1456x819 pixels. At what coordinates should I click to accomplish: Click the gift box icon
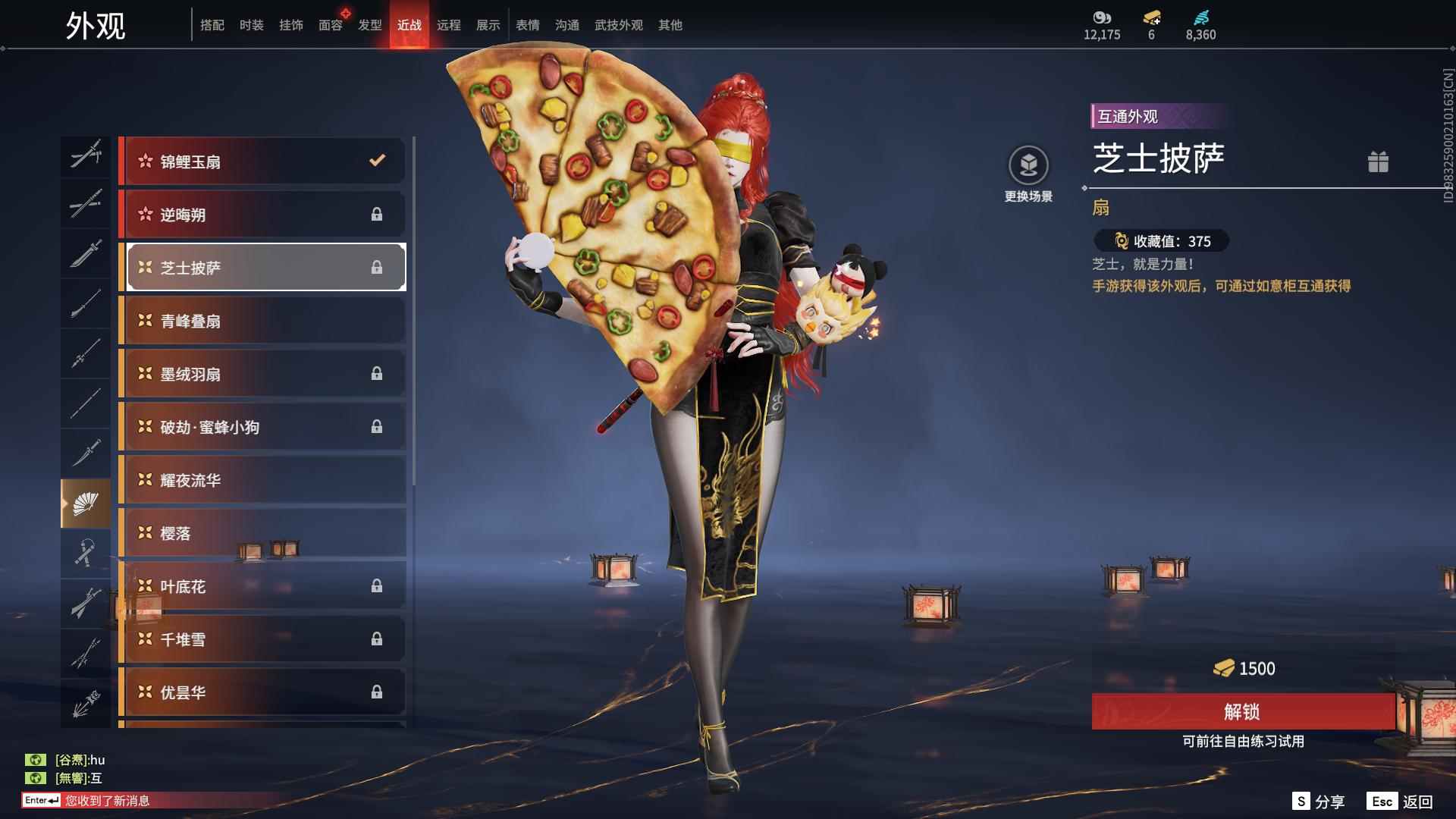click(x=1378, y=162)
